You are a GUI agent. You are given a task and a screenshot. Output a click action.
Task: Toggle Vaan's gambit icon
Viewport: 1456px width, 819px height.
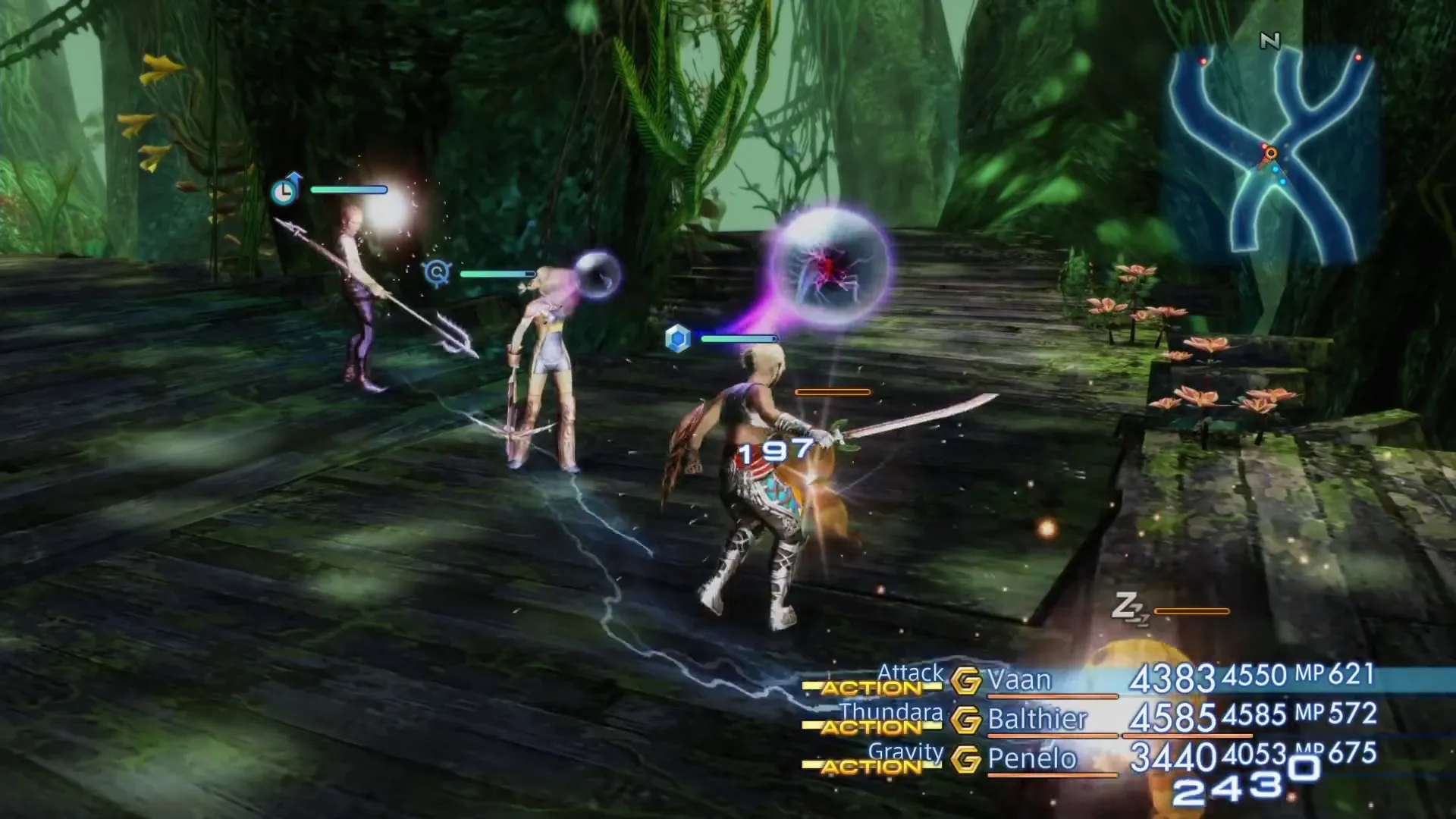(x=966, y=681)
